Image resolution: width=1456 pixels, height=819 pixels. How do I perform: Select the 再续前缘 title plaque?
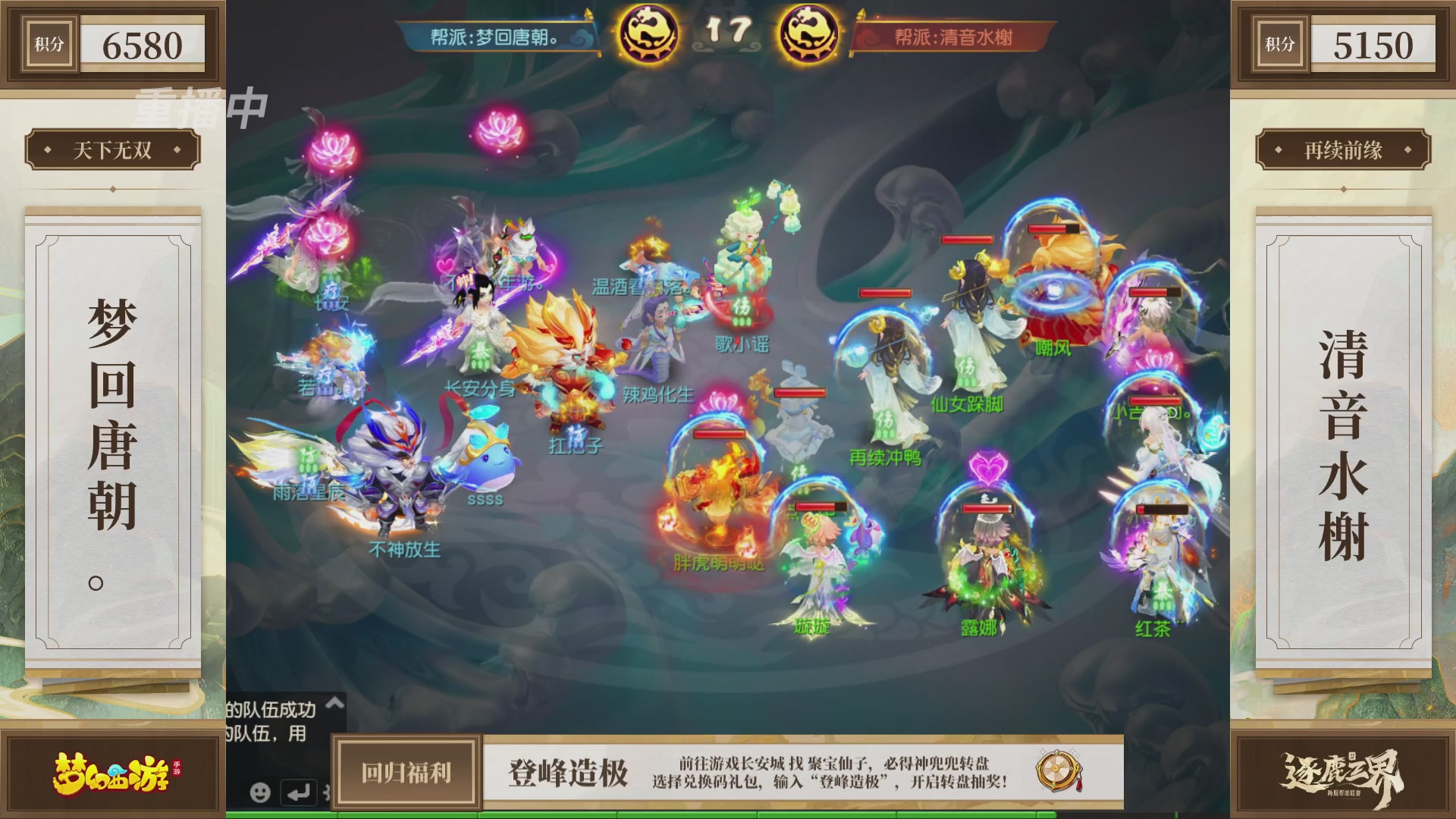coord(1343,151)
